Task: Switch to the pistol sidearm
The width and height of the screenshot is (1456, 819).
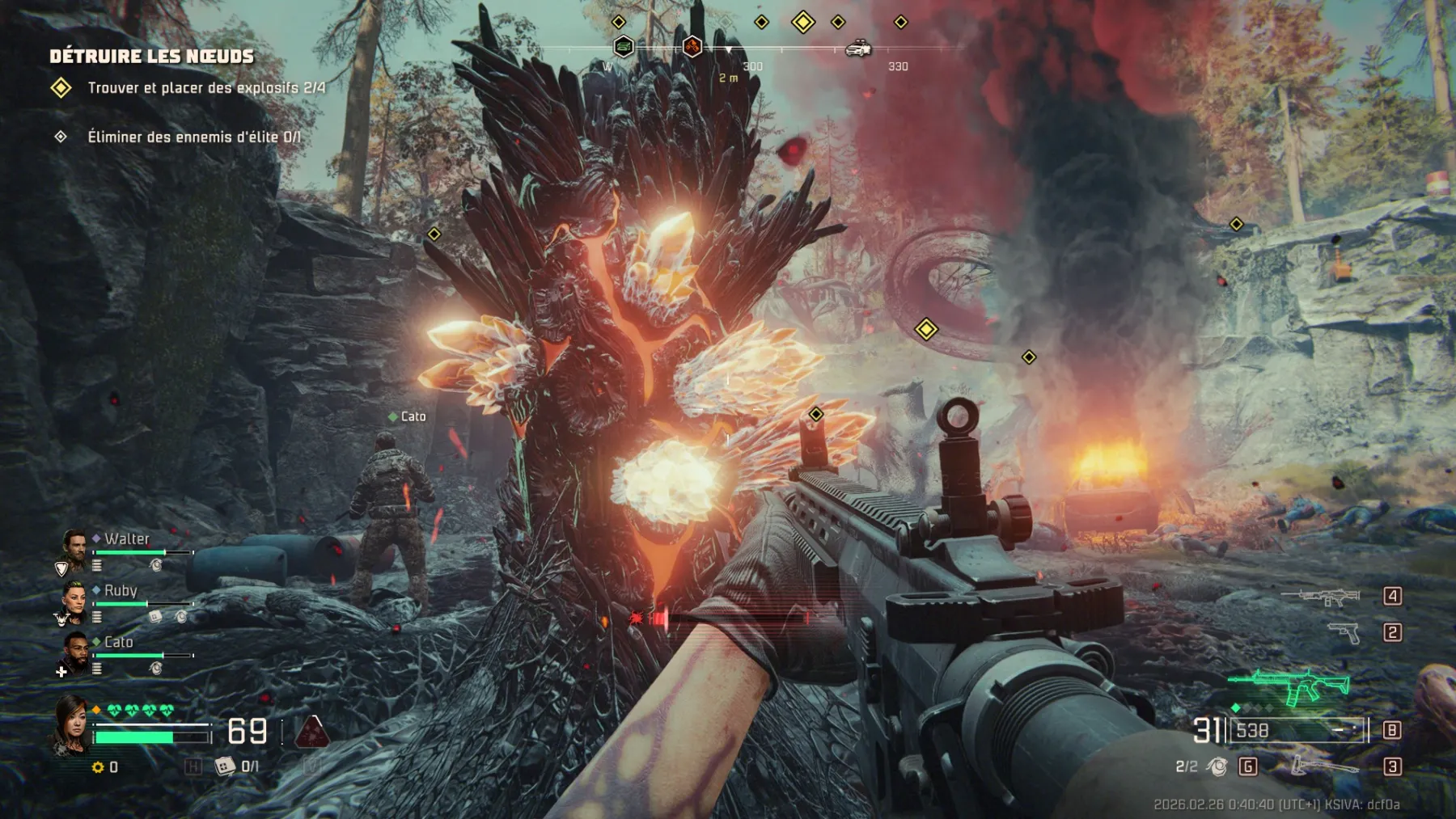Action: pyautogui.click(x=1344, y=632)
